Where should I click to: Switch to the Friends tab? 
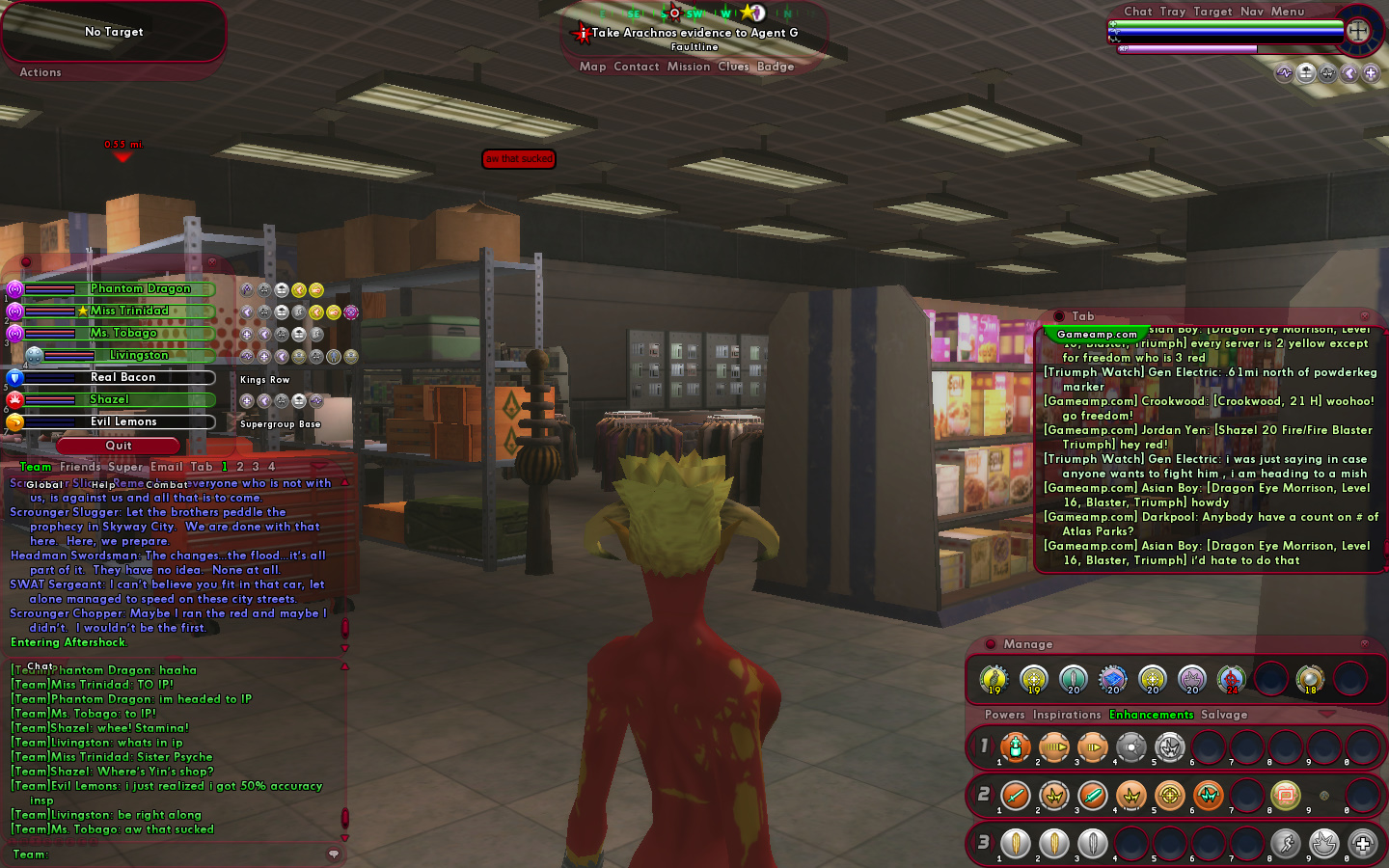click(80, 467)
